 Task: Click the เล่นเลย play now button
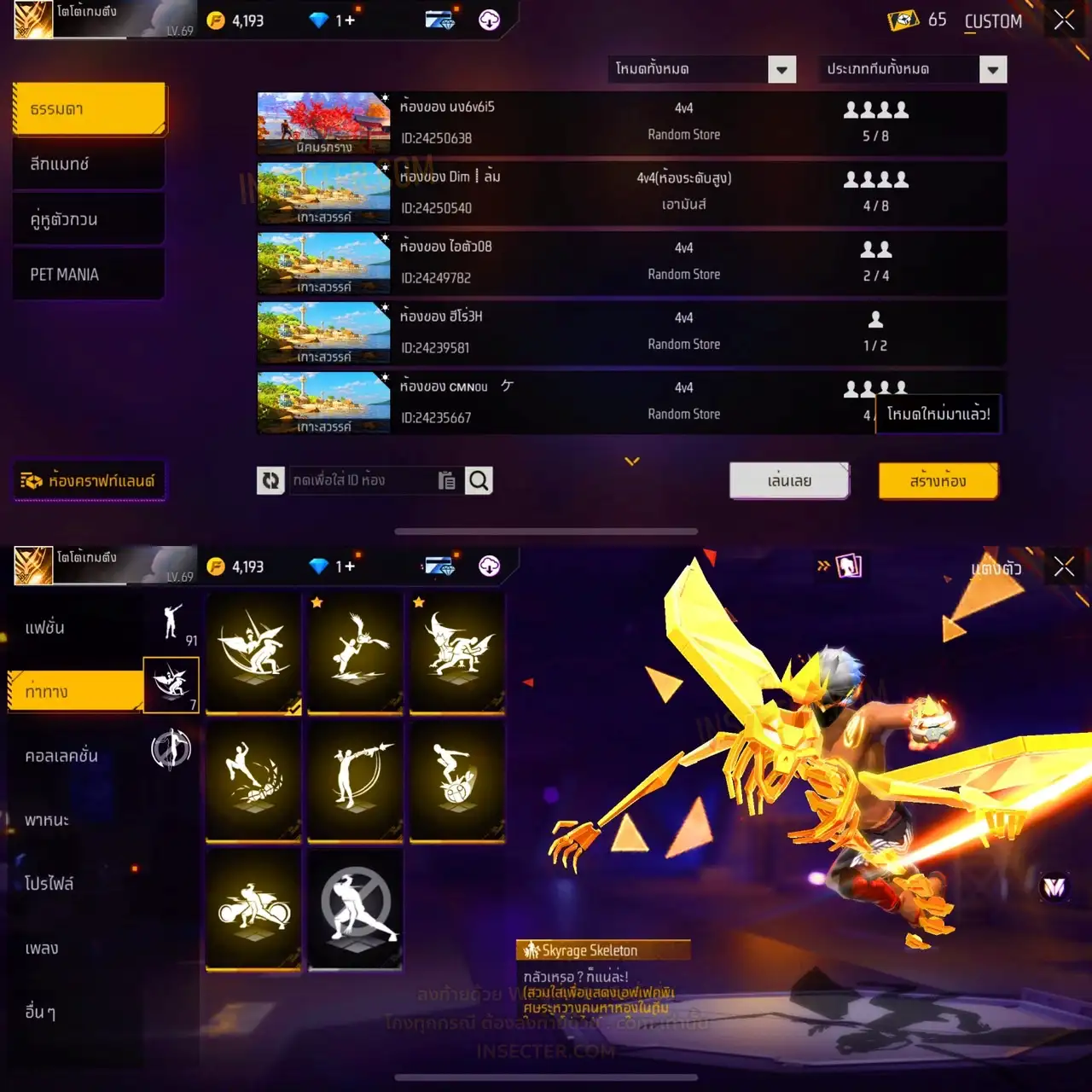[x=789, y=481]
